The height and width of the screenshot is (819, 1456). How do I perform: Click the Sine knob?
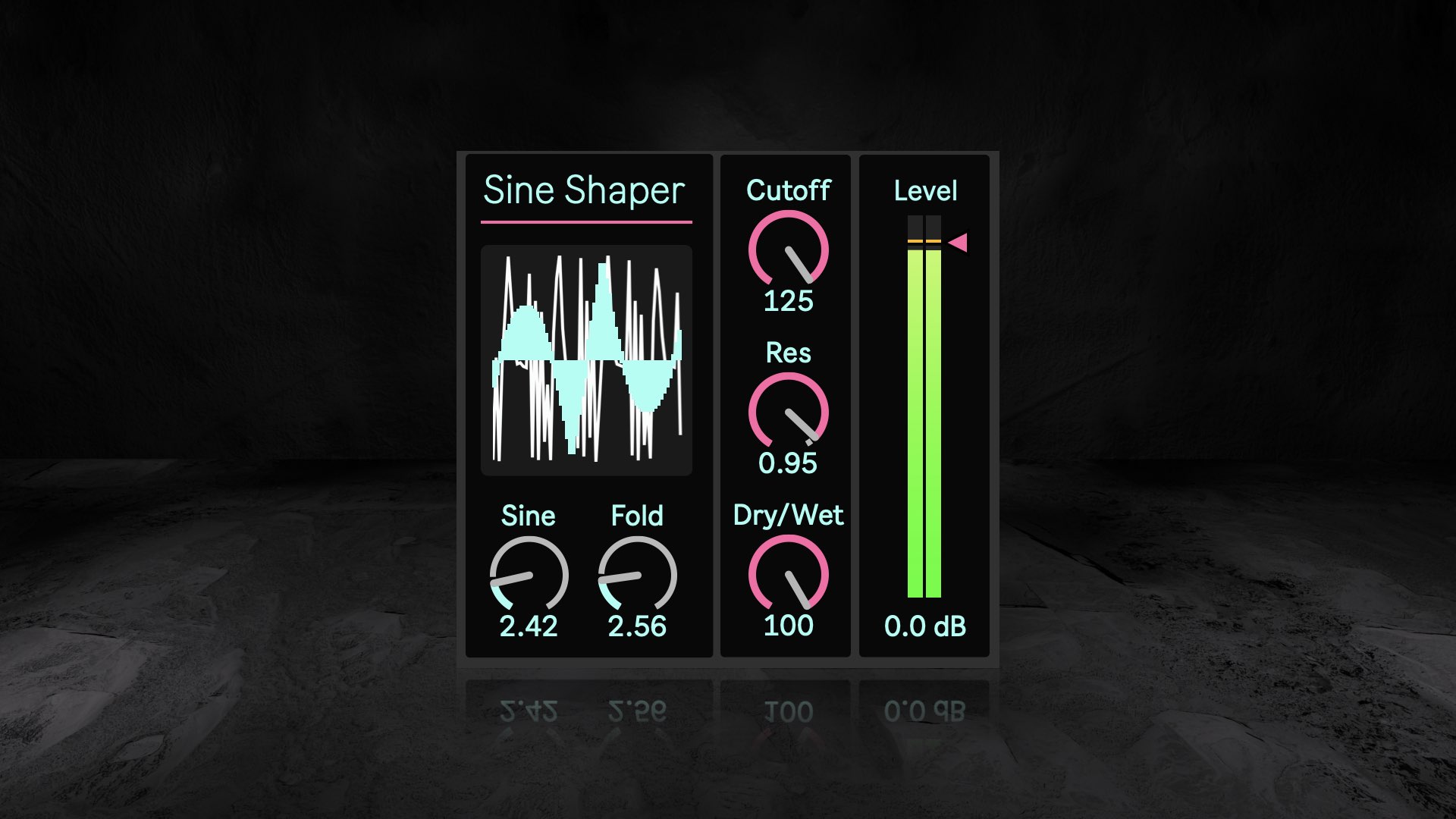point(529,575)
